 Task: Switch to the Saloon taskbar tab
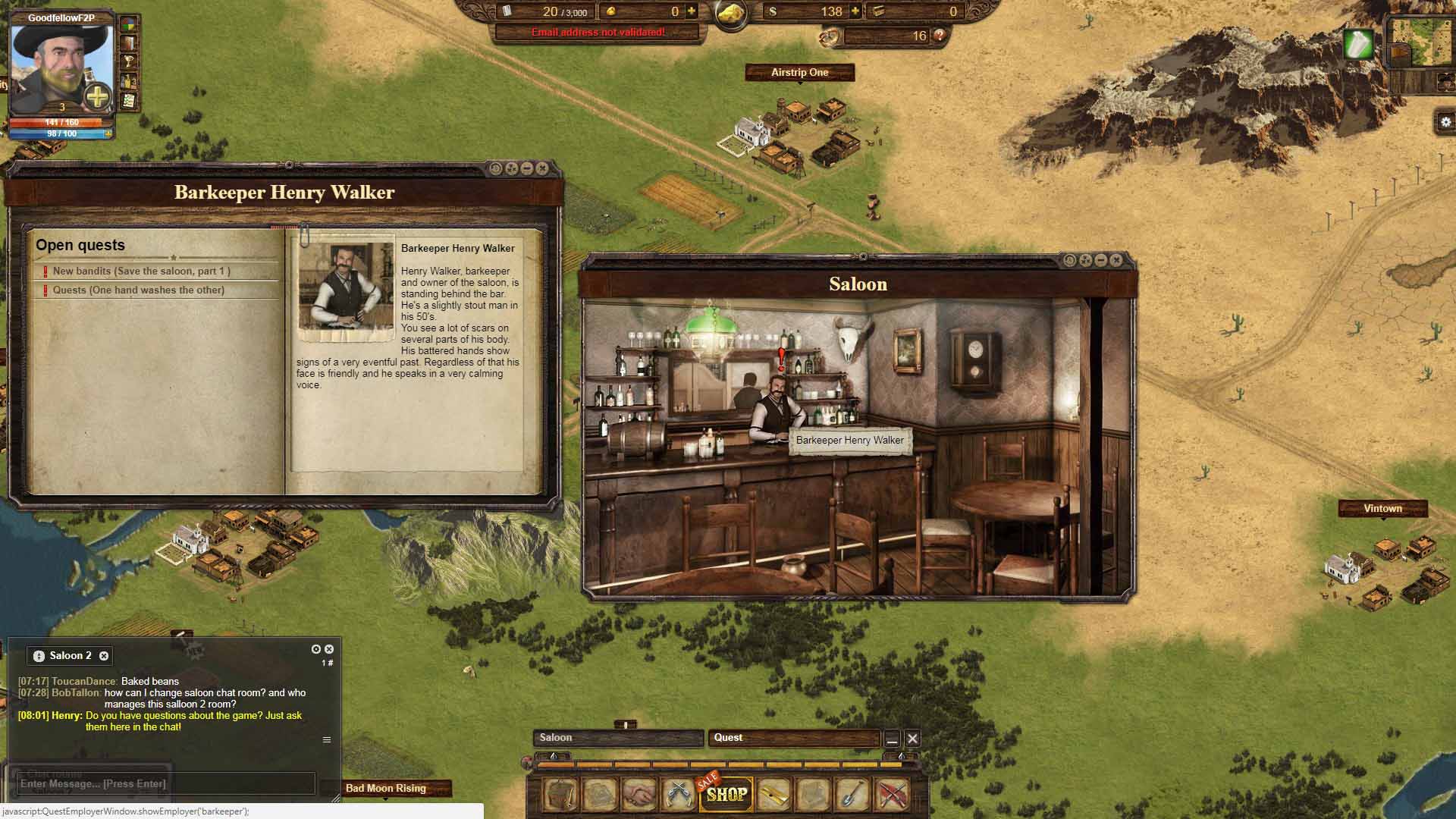[617, 738]
